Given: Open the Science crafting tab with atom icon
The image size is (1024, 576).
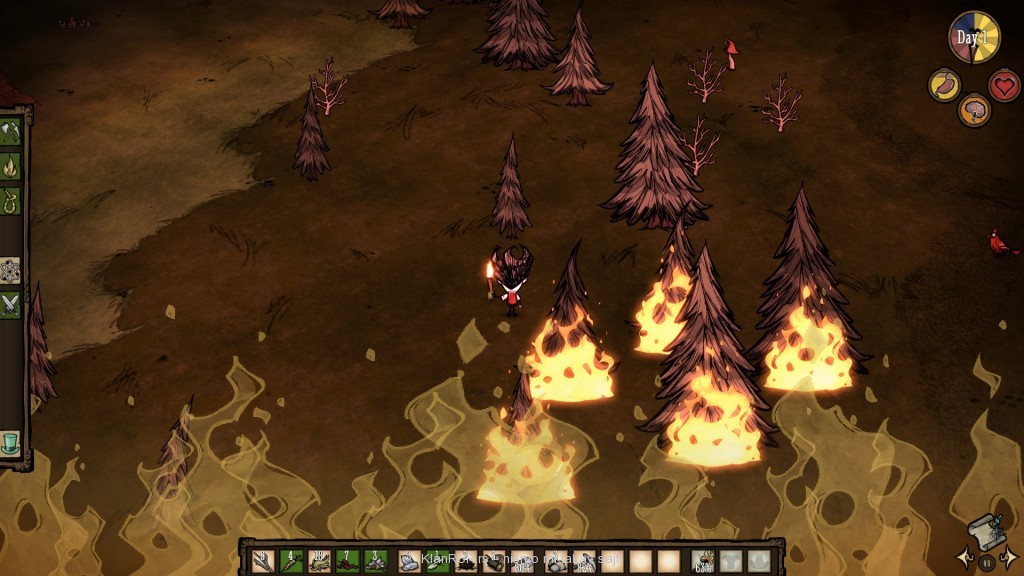Looking at the screenshot, I should pyautogui.click(x=11, y=270).
